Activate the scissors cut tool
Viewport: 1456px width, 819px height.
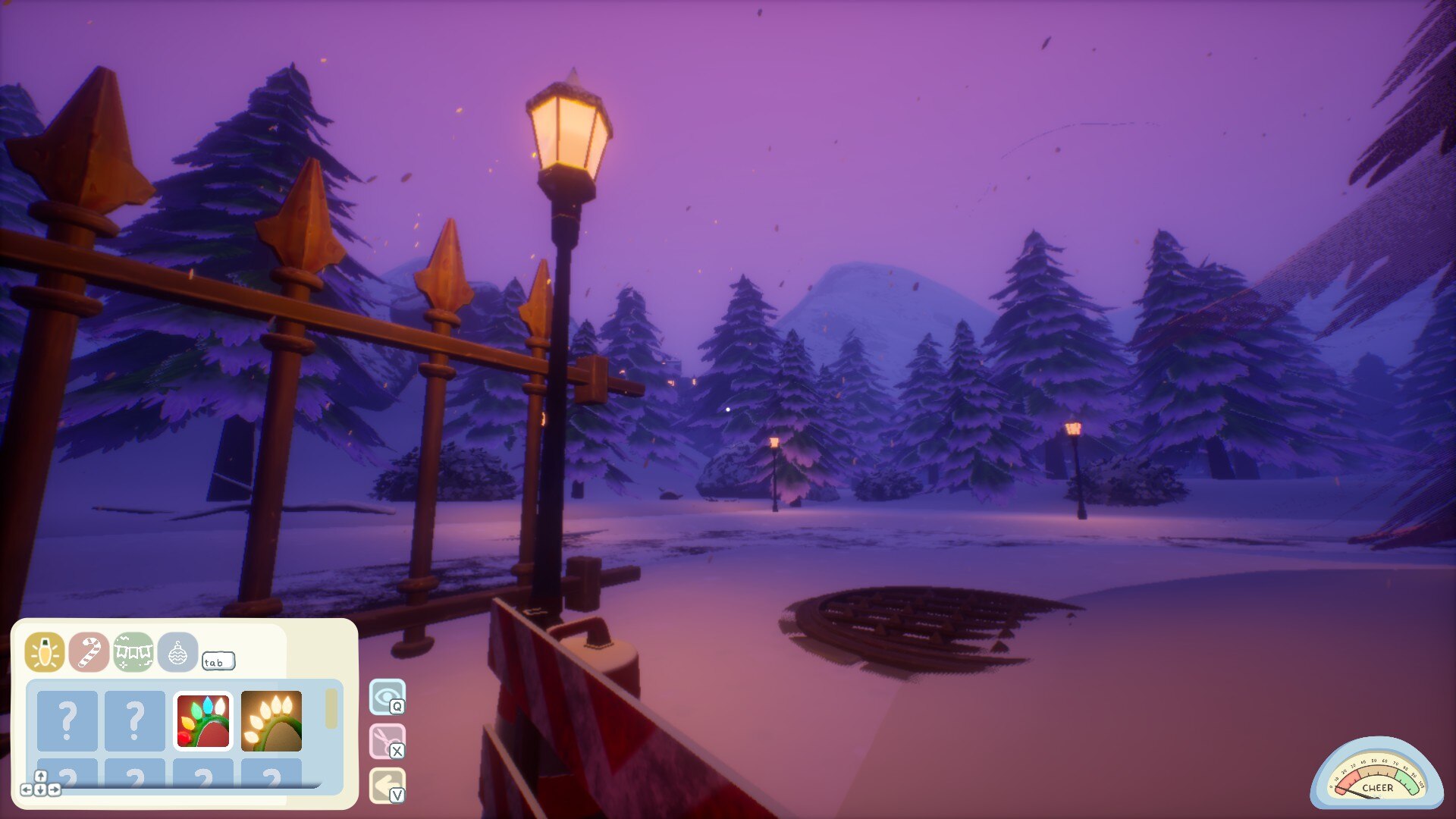pyautogui.click(x=387, y=741)
